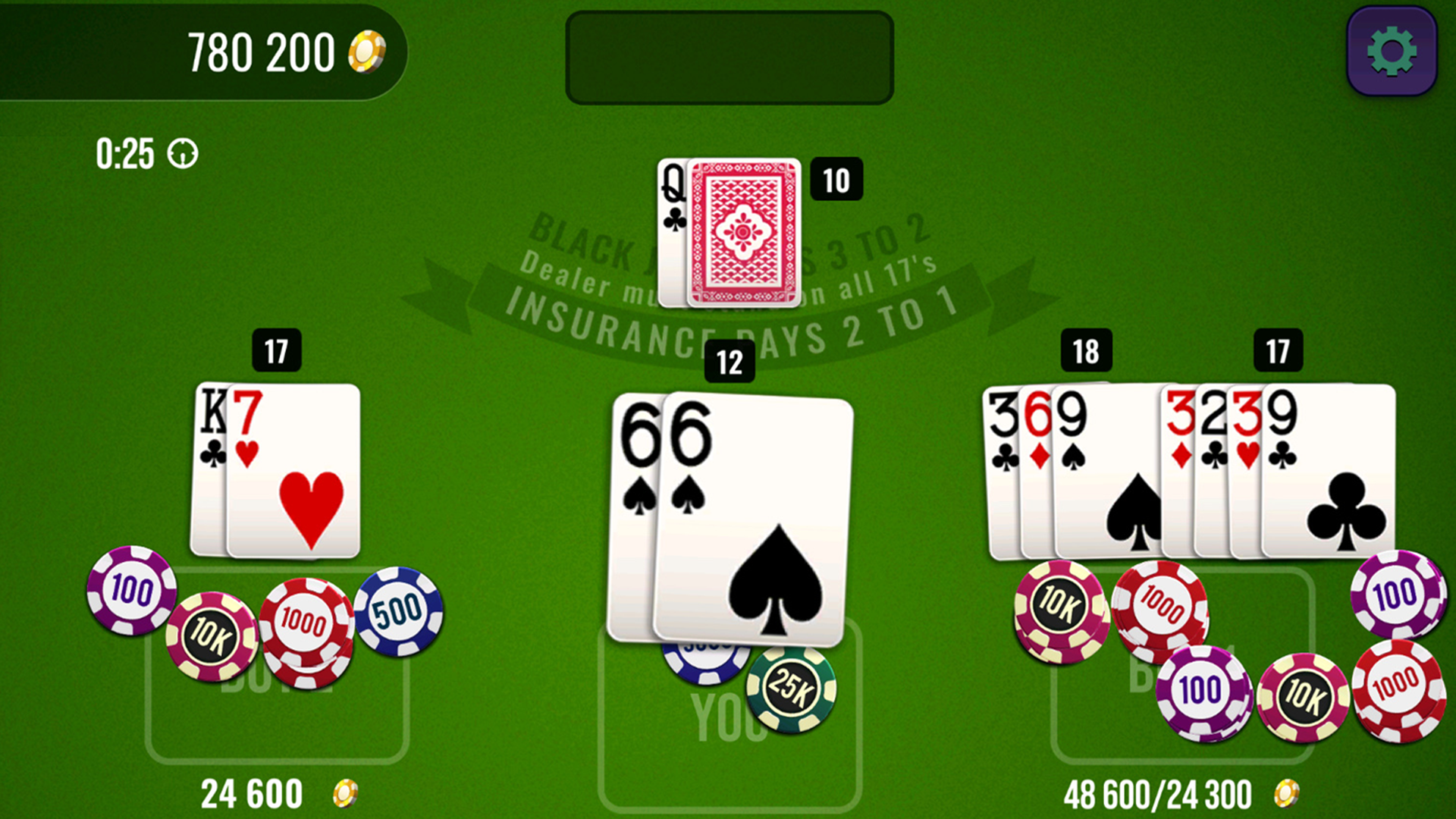Viewport: 1456px width, 819px height.
Task: Click the 17 score badge above King-Seven hand
Action: (276, 351)
